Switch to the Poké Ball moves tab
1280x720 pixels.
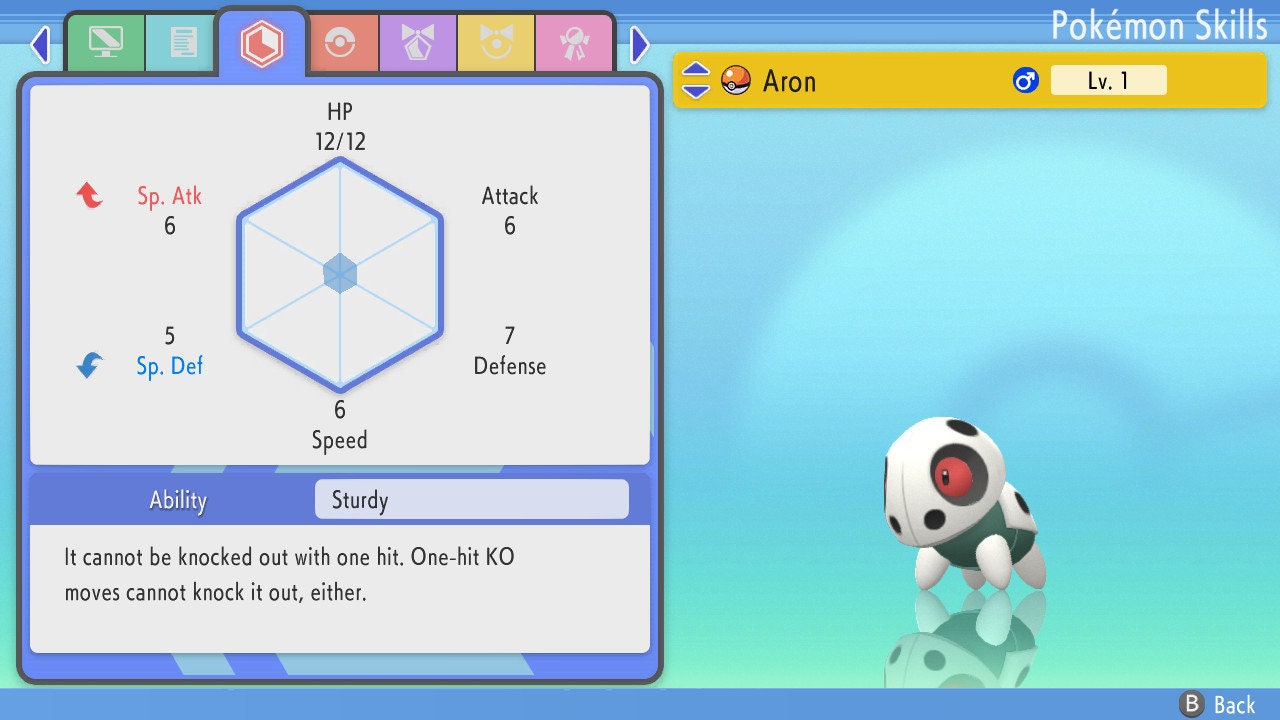(x=340, y=44)
